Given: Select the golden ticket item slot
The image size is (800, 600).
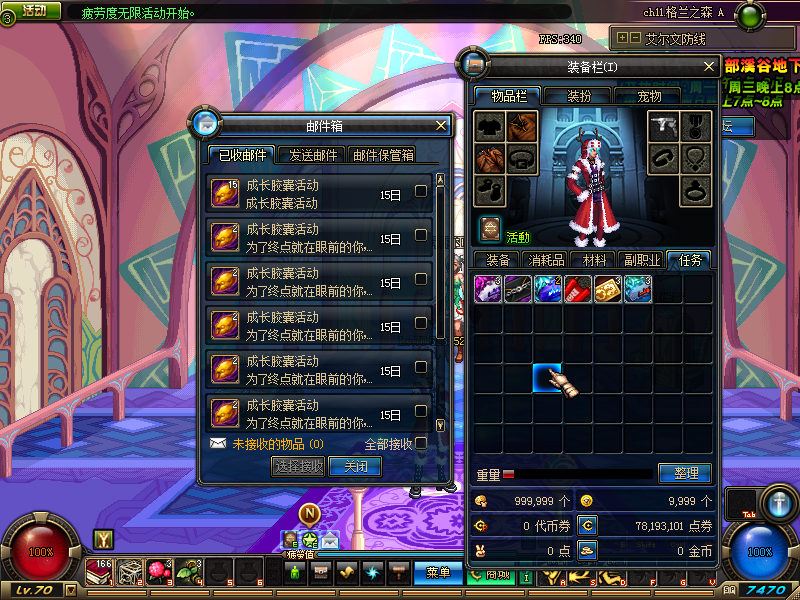Looking at the screenshot, I should pos(607,289).
